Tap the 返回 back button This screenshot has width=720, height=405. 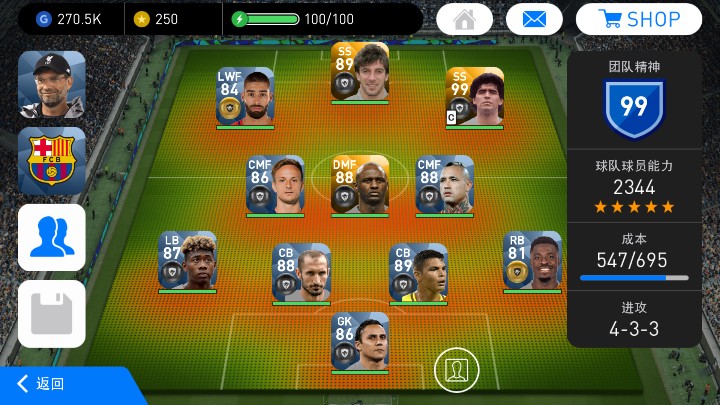[x=45, y=384]
